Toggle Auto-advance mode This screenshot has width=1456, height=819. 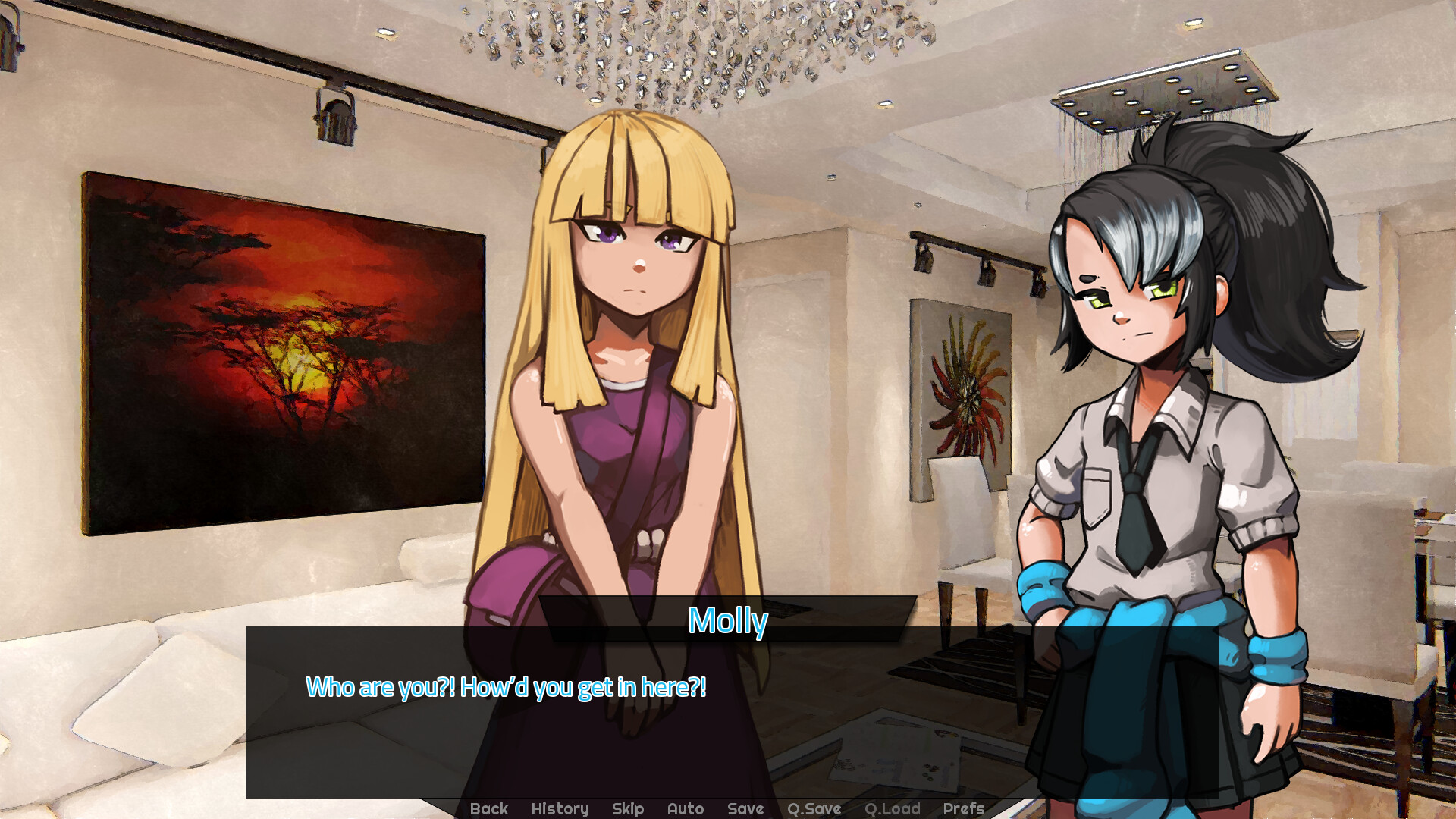click(685, 808)
